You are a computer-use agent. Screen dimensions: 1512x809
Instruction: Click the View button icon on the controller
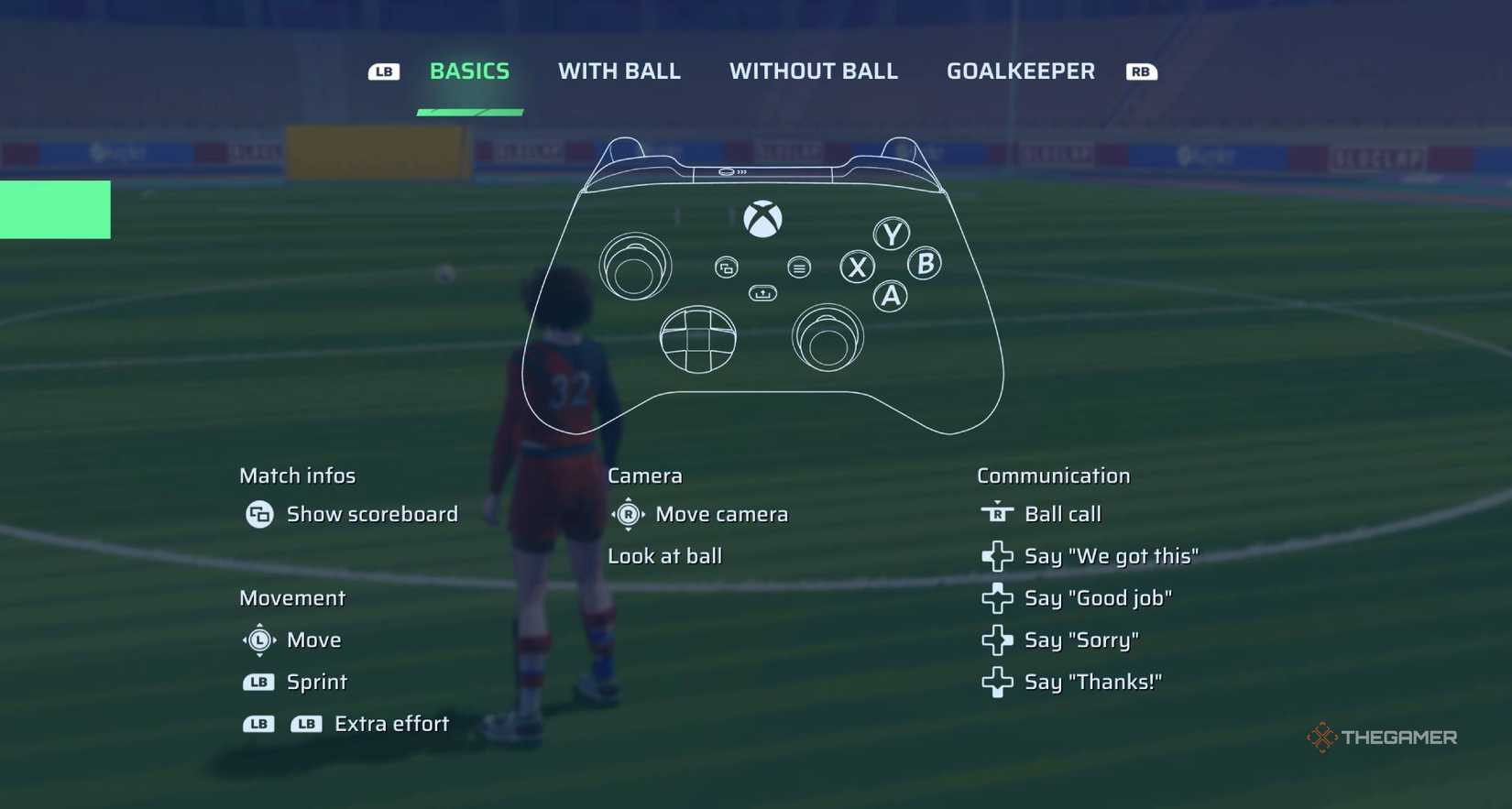[728, 268]
